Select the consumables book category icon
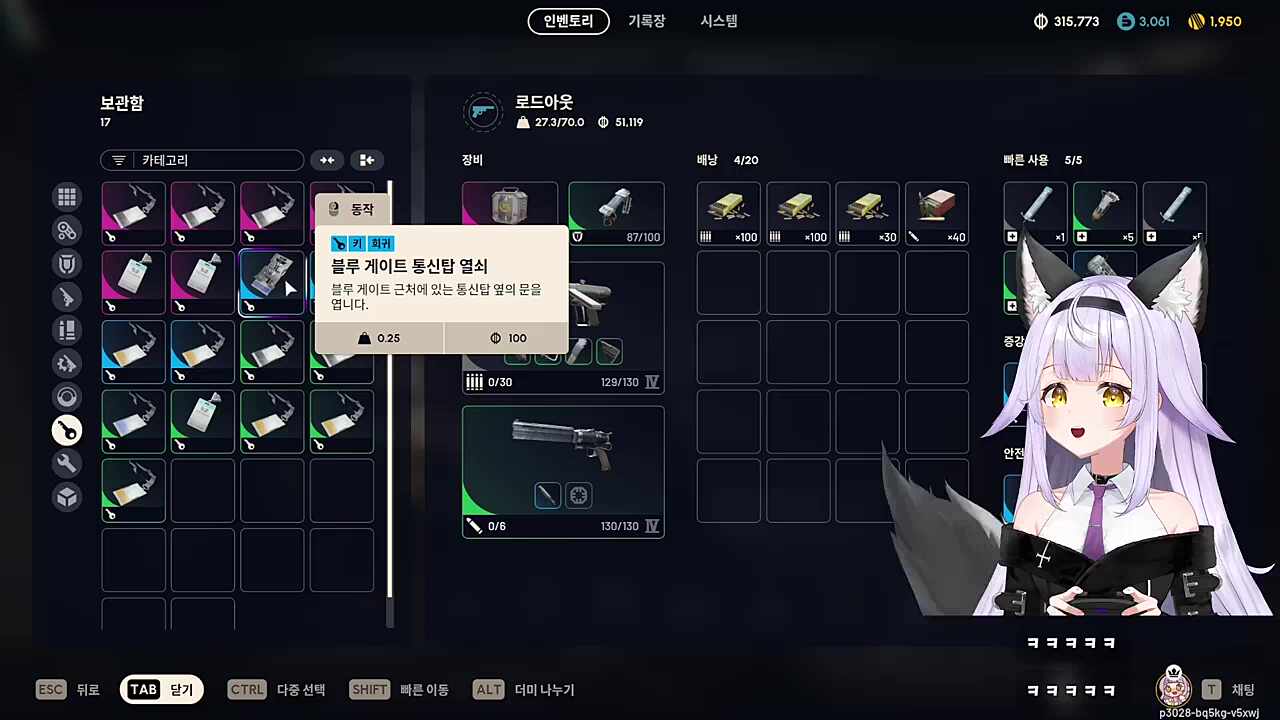Image resolution: width=1280 pixels, height=720 pixels. click(x=66, y=330)
